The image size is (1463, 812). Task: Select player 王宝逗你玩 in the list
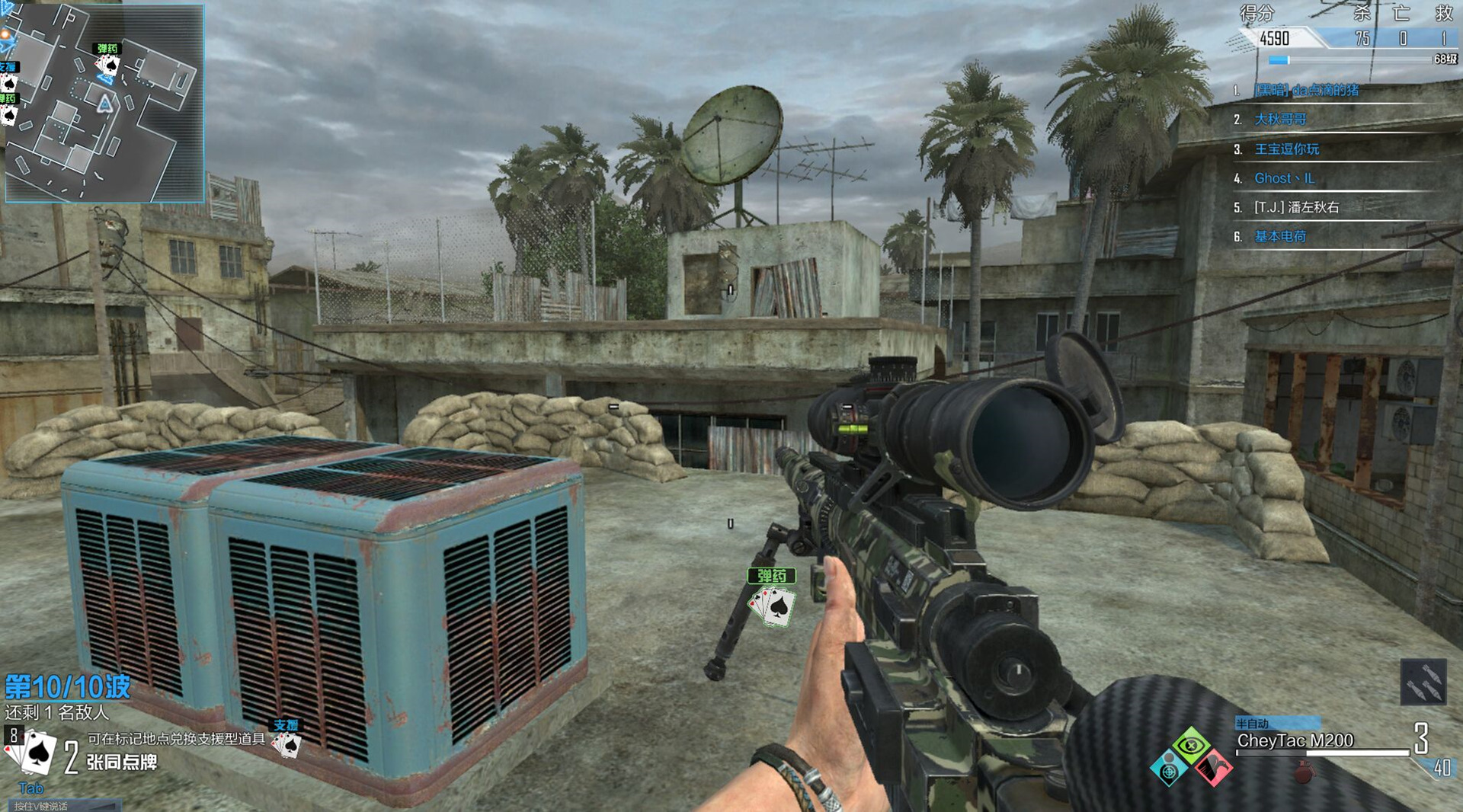1286,149
